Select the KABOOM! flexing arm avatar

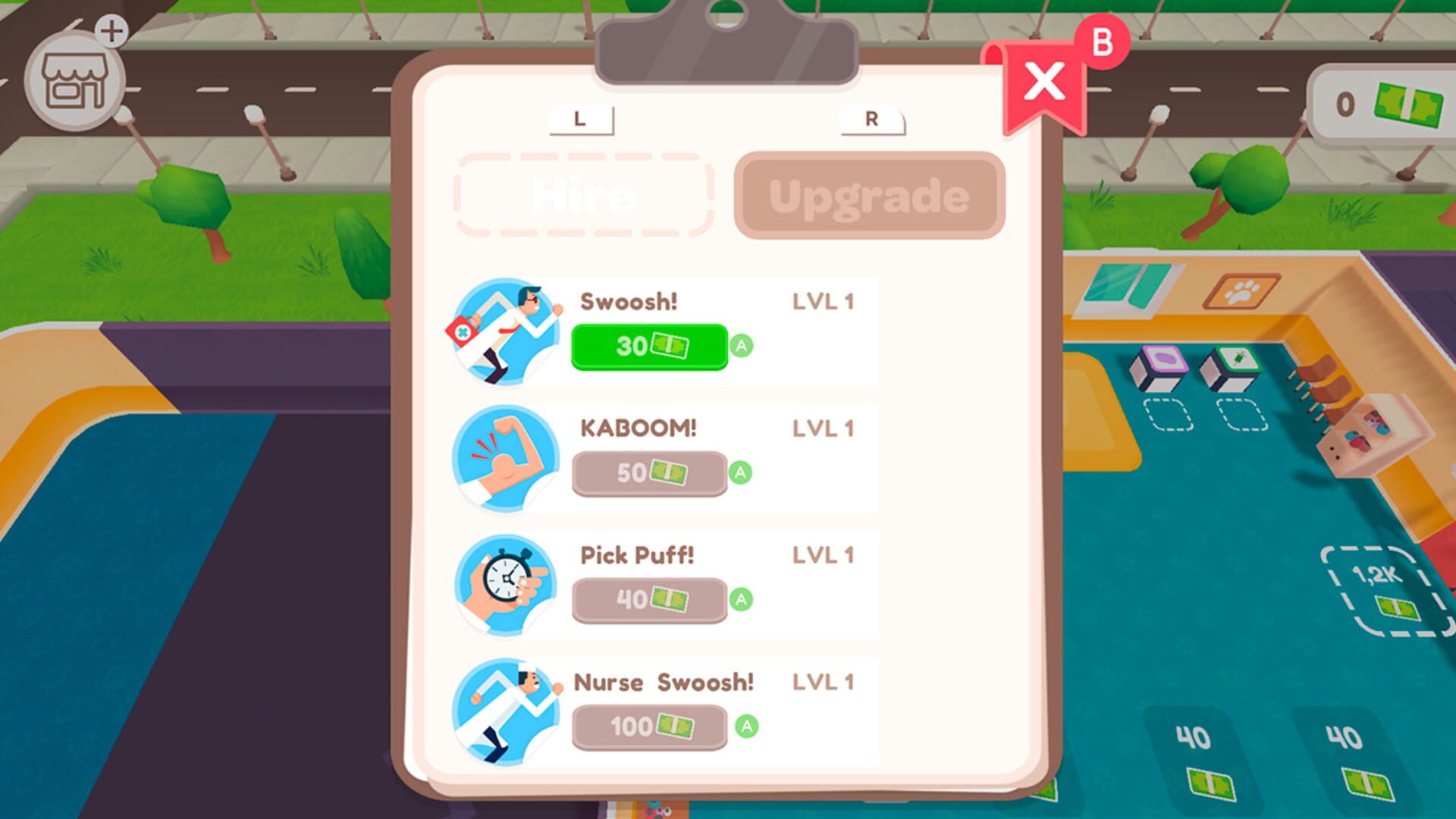click(x=507, y=459)
